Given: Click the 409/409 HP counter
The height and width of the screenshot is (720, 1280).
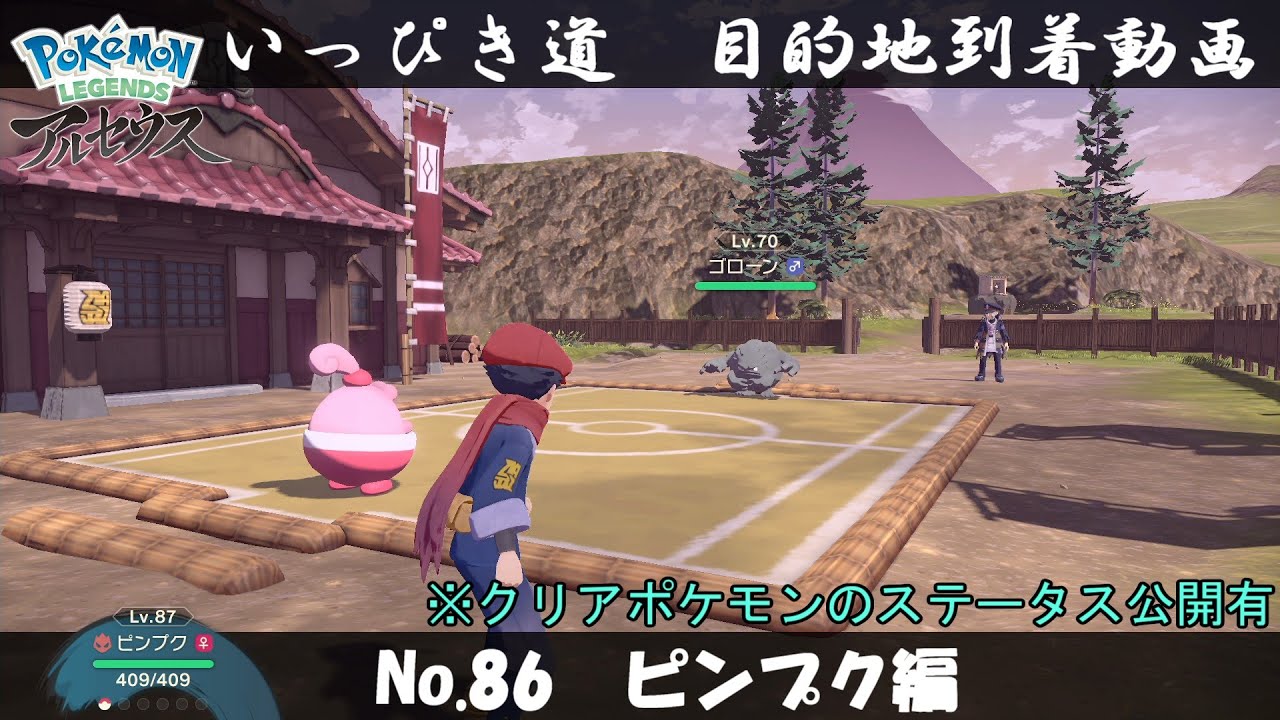Looking at the screenshot, I should (x=151, y=679).
